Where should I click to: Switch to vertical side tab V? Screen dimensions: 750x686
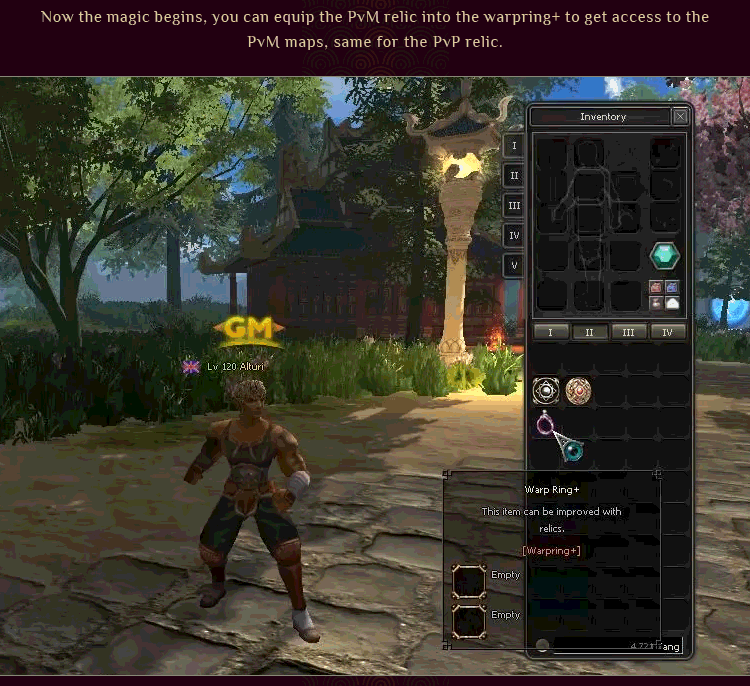514,266
